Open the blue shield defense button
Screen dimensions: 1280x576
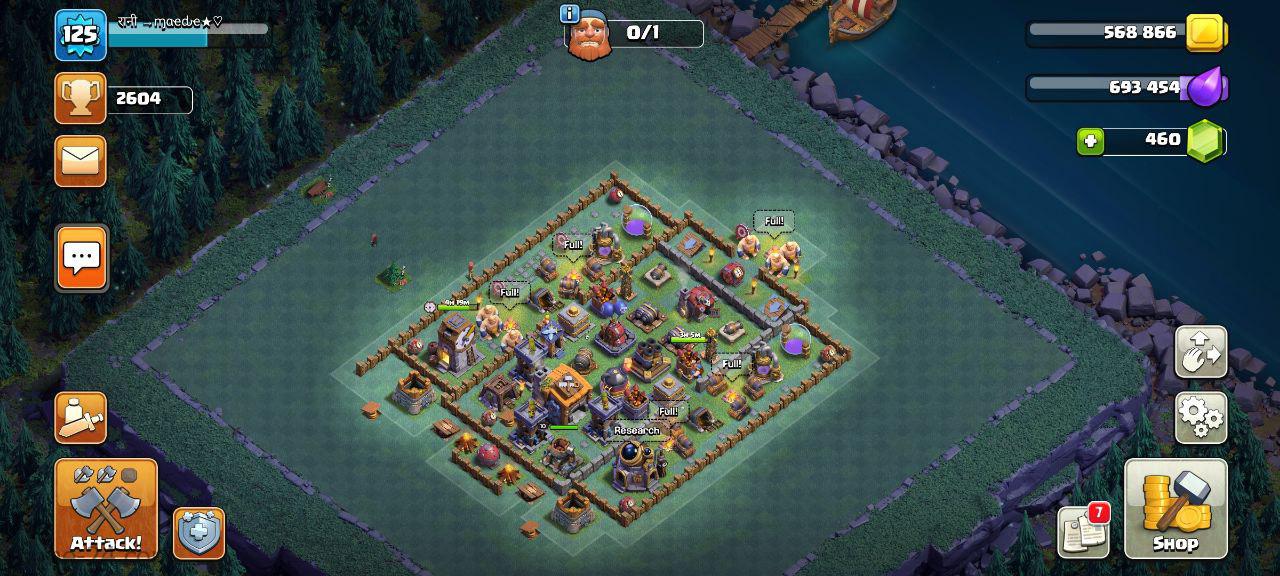pos(199,533)
